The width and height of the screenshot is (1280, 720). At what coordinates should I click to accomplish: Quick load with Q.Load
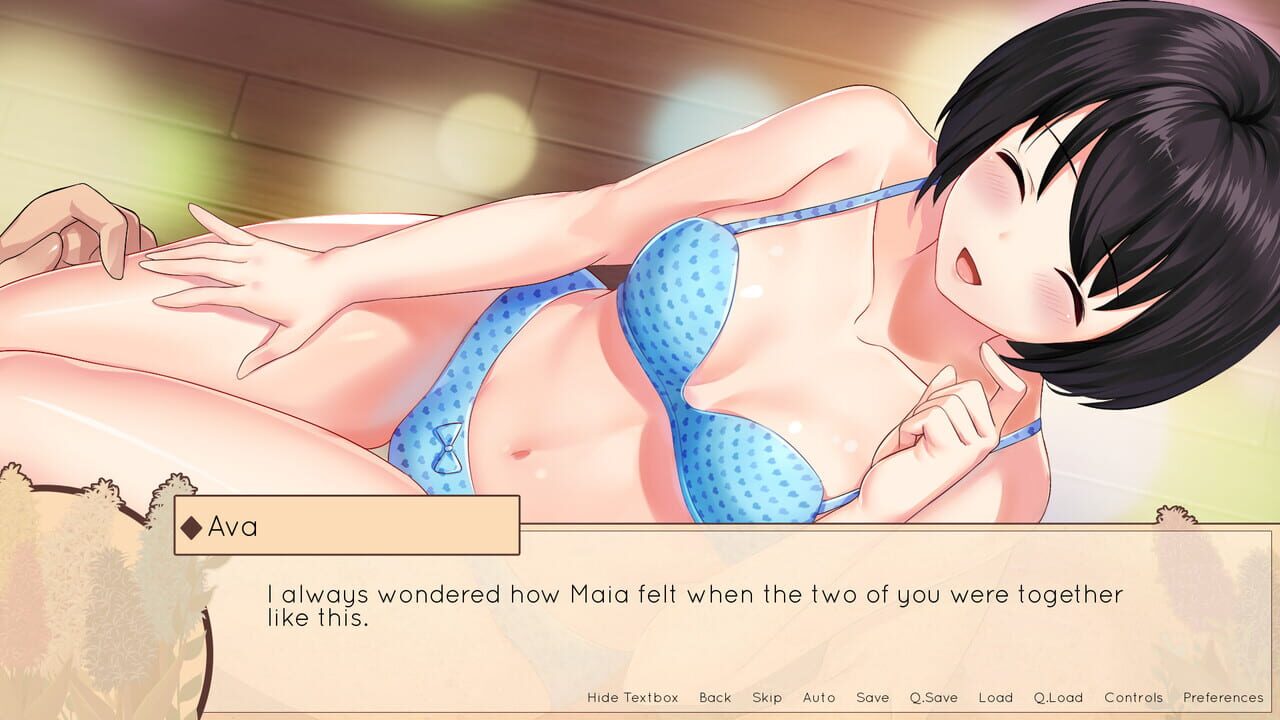point(1058,697)
